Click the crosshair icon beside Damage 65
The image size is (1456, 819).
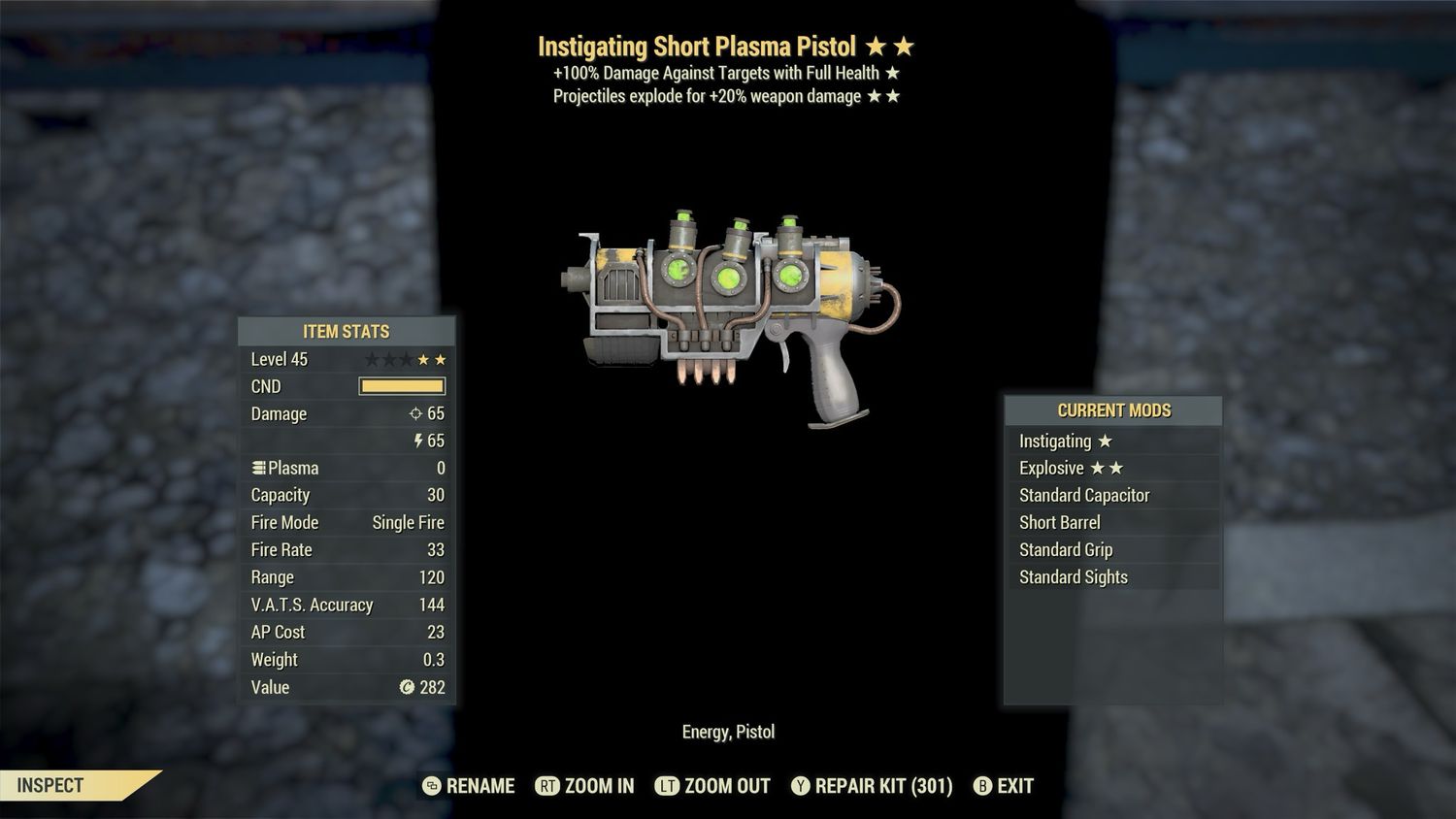pyautogui.click(x=415, y=414)
